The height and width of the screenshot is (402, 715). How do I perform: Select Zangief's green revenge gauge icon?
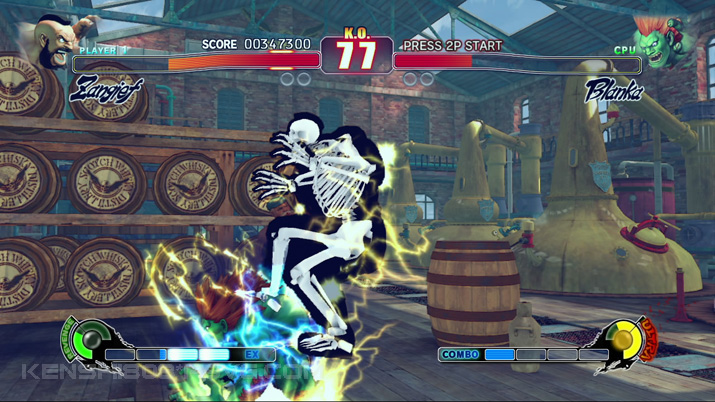89,339
